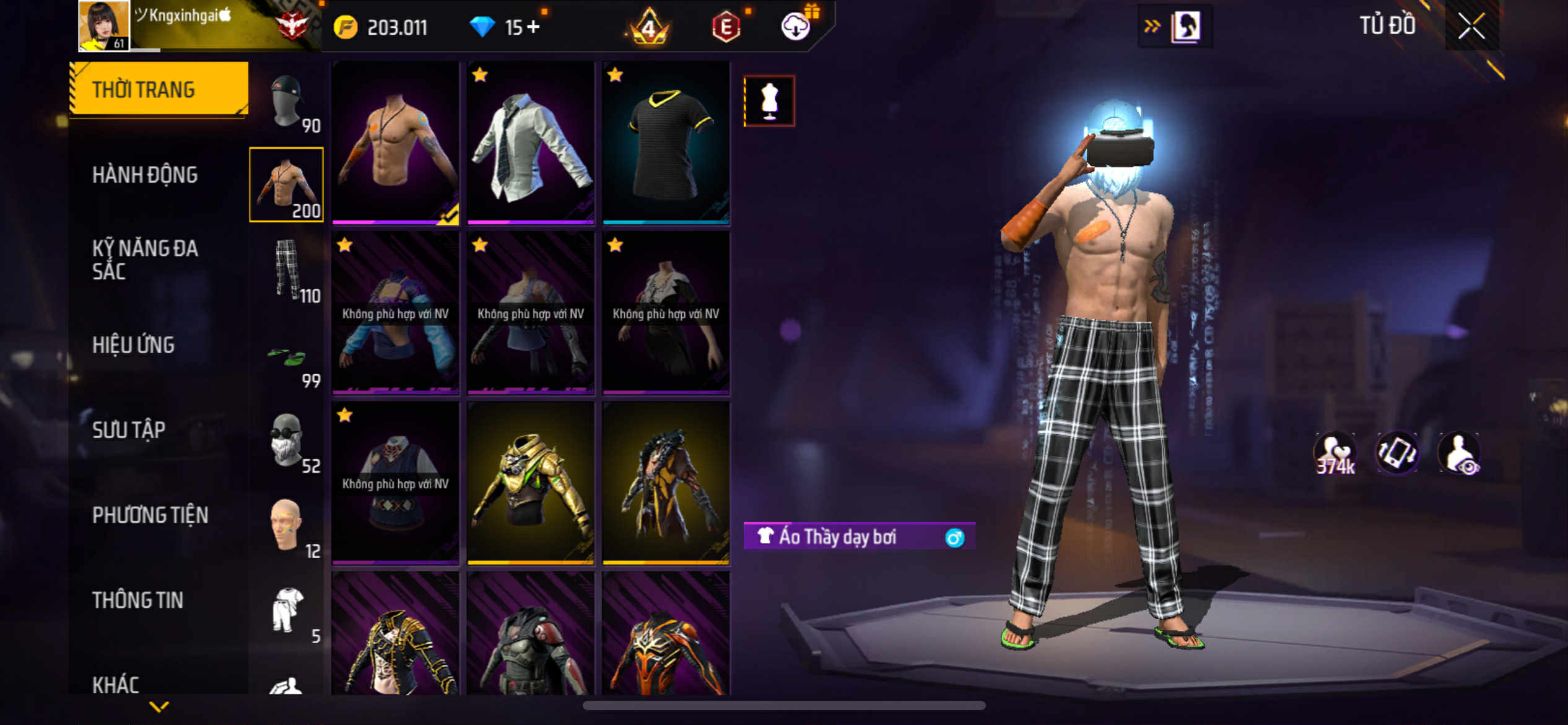Open the player profile avatar
The height and width of the screenshot is (725, 1568).
click(x=104, y=25)
